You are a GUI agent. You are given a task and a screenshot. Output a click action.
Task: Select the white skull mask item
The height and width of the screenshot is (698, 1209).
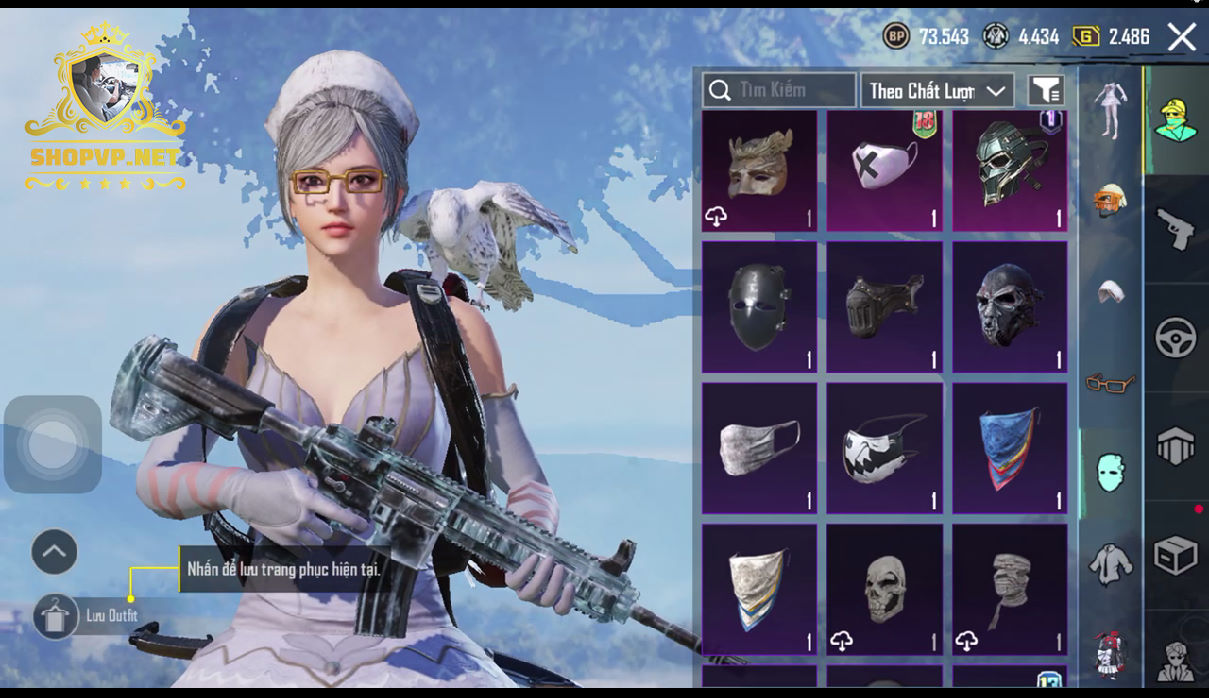[884, 589]
